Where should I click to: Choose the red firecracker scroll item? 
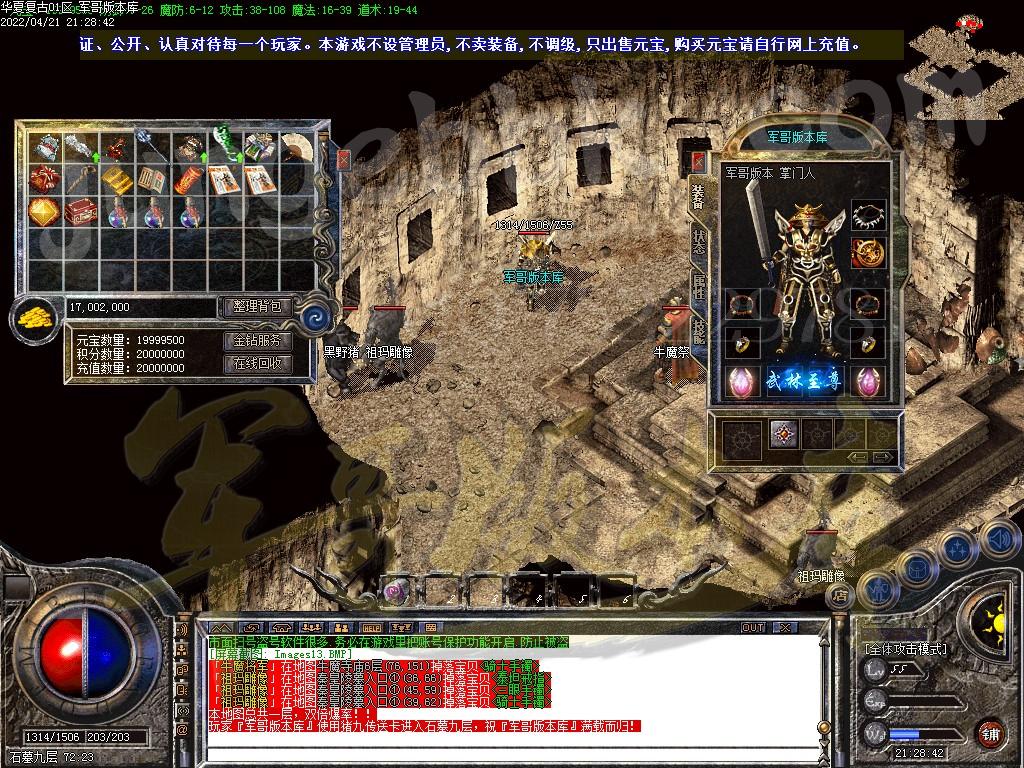point(188,181)
